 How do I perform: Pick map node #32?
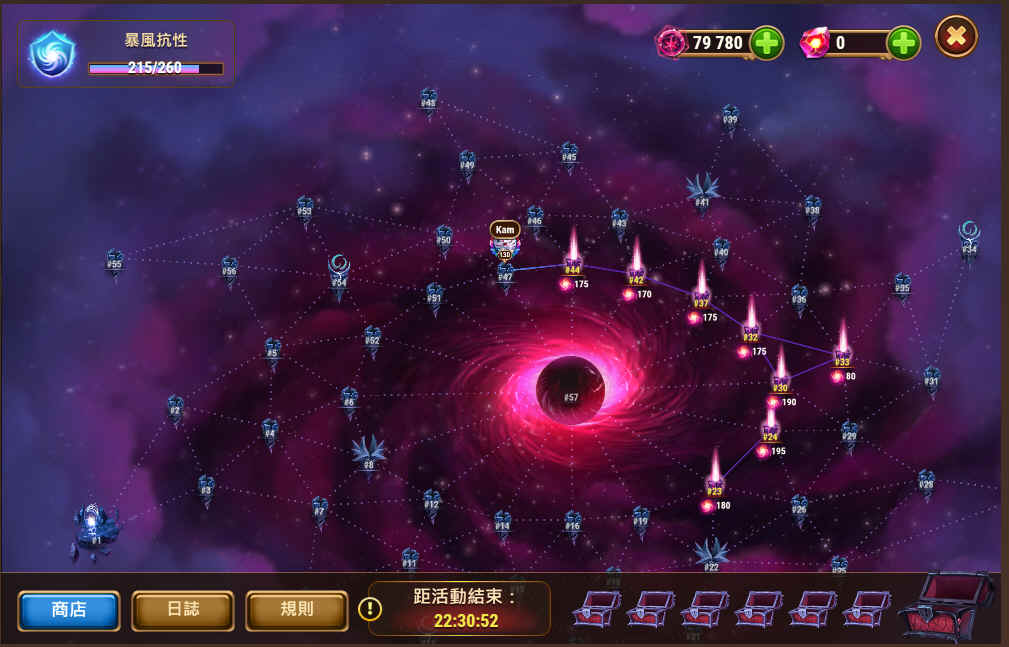coord(751,332)
